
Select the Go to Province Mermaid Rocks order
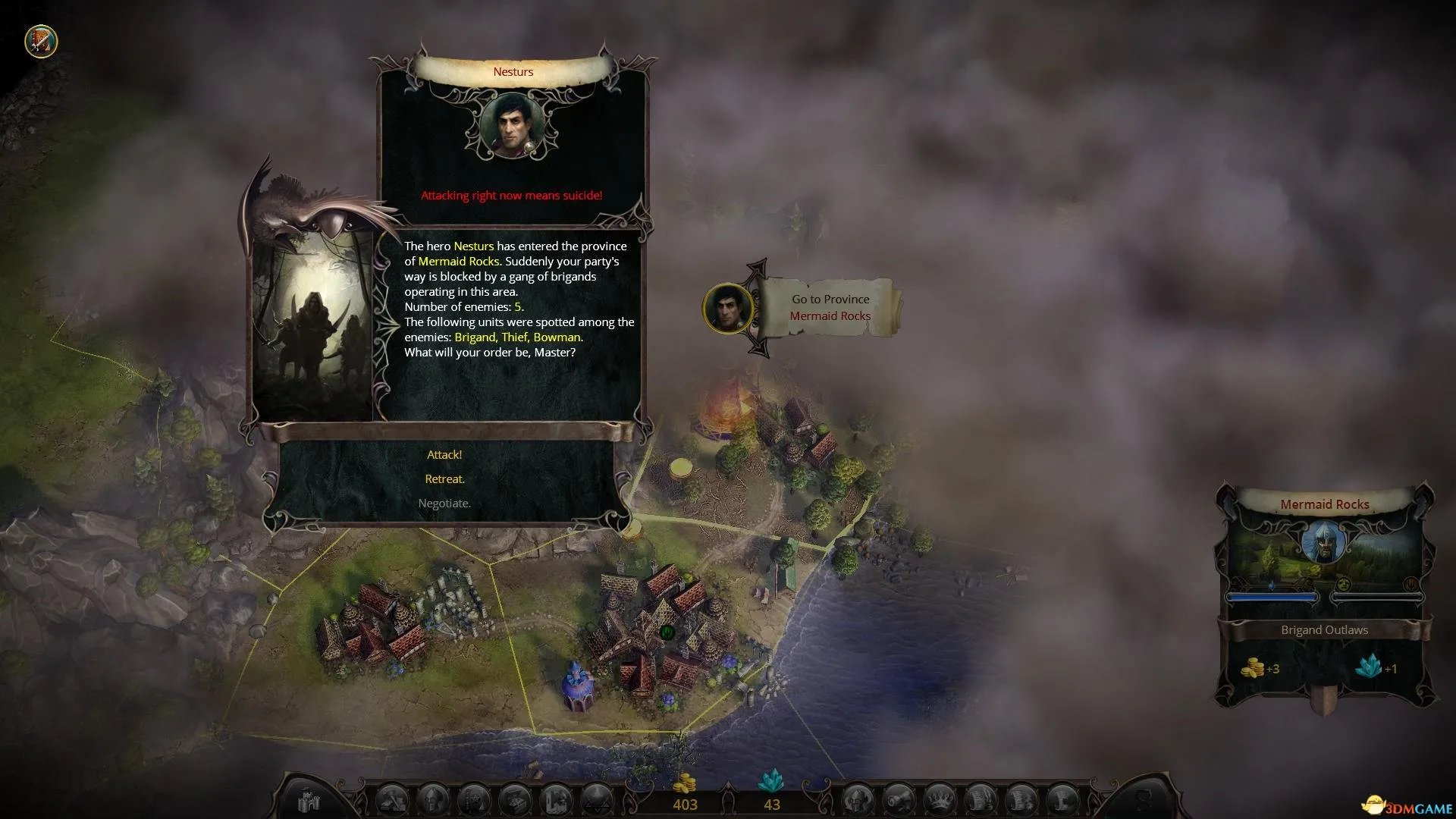830,308
